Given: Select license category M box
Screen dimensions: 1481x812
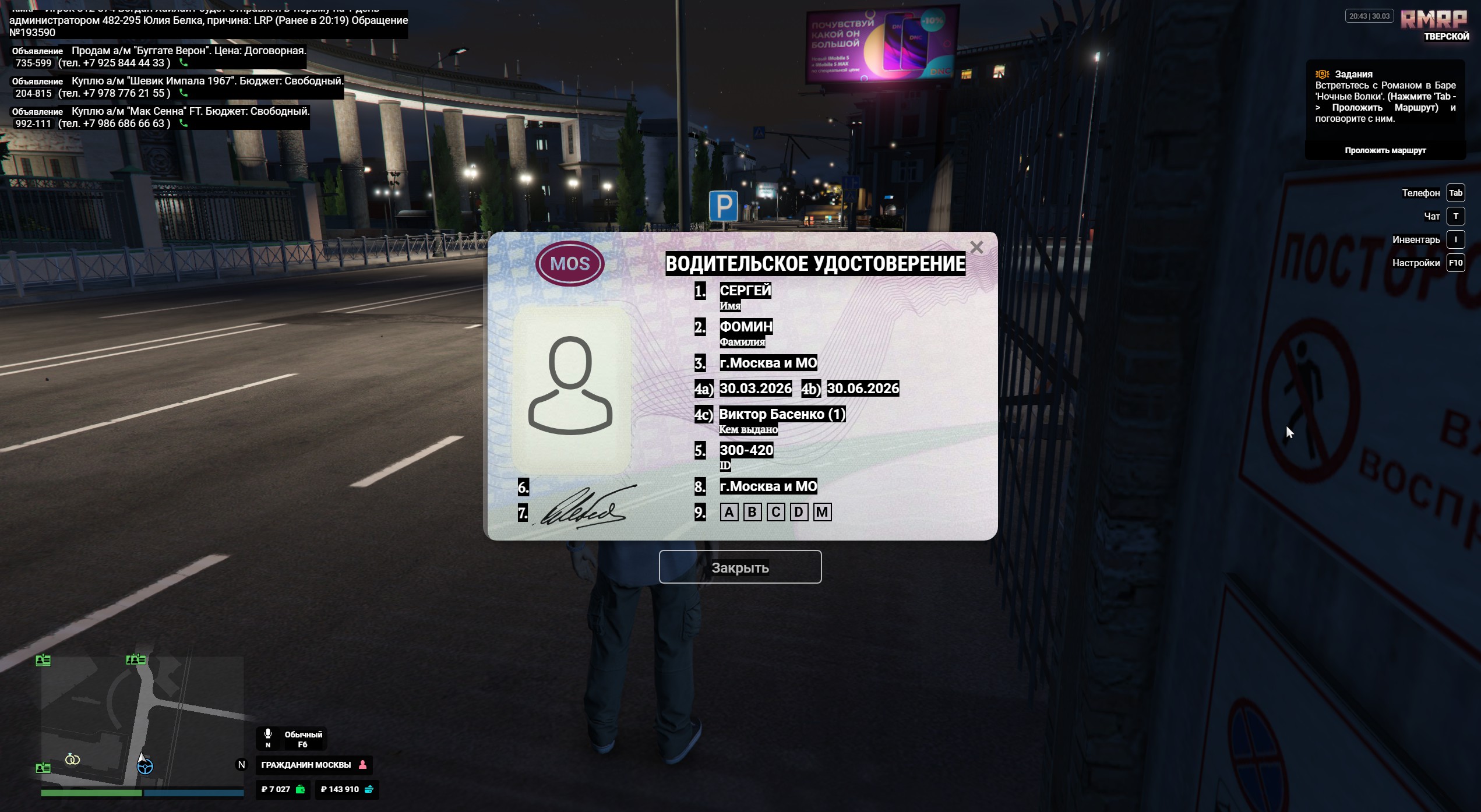Looking at the screenshot, I should click(x=822, y=512).
